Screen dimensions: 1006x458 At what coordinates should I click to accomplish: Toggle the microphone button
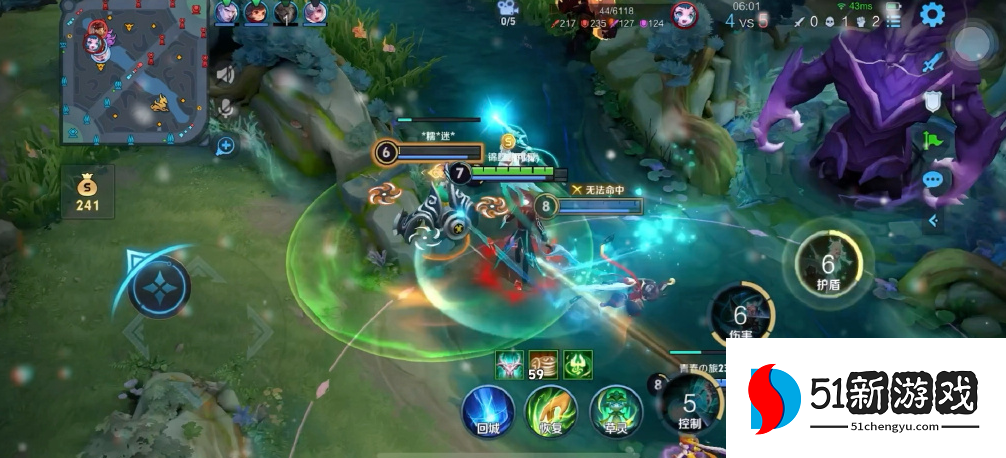click(x=226, y=106)
